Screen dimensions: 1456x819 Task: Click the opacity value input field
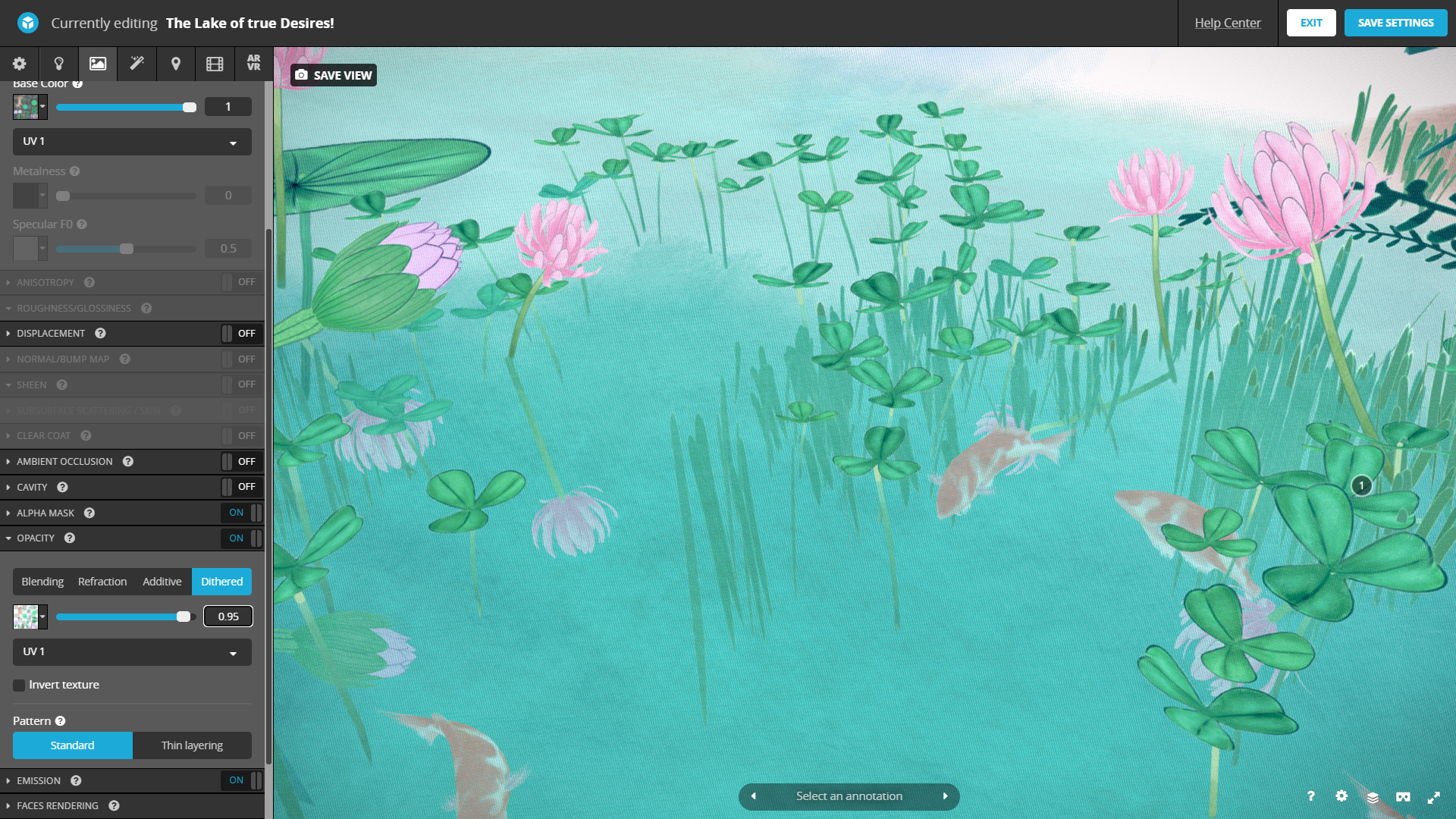(228, 617)
